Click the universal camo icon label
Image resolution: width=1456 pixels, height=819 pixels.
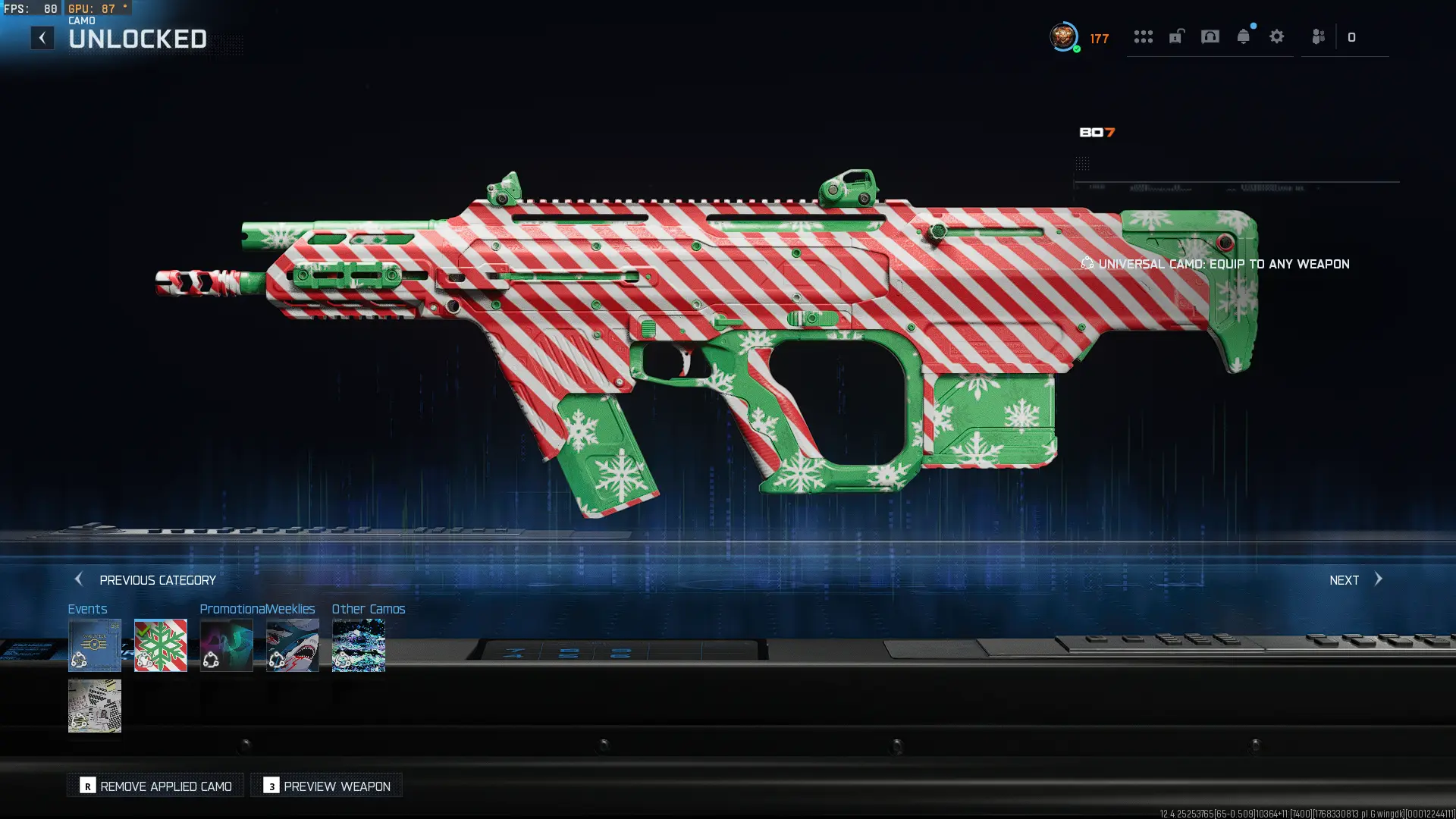[x=1087, y=263]
